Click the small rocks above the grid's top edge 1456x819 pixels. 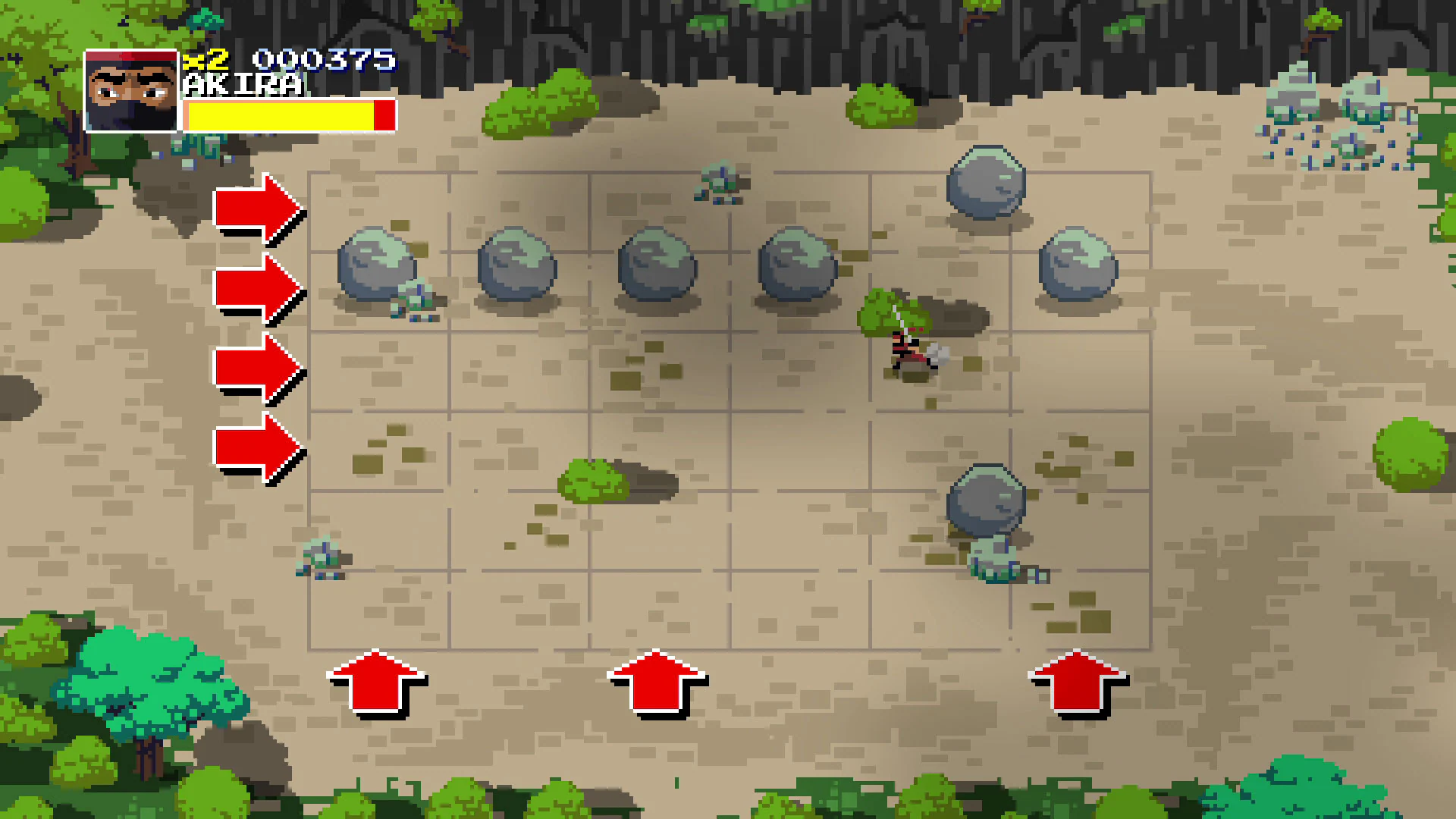719,182
